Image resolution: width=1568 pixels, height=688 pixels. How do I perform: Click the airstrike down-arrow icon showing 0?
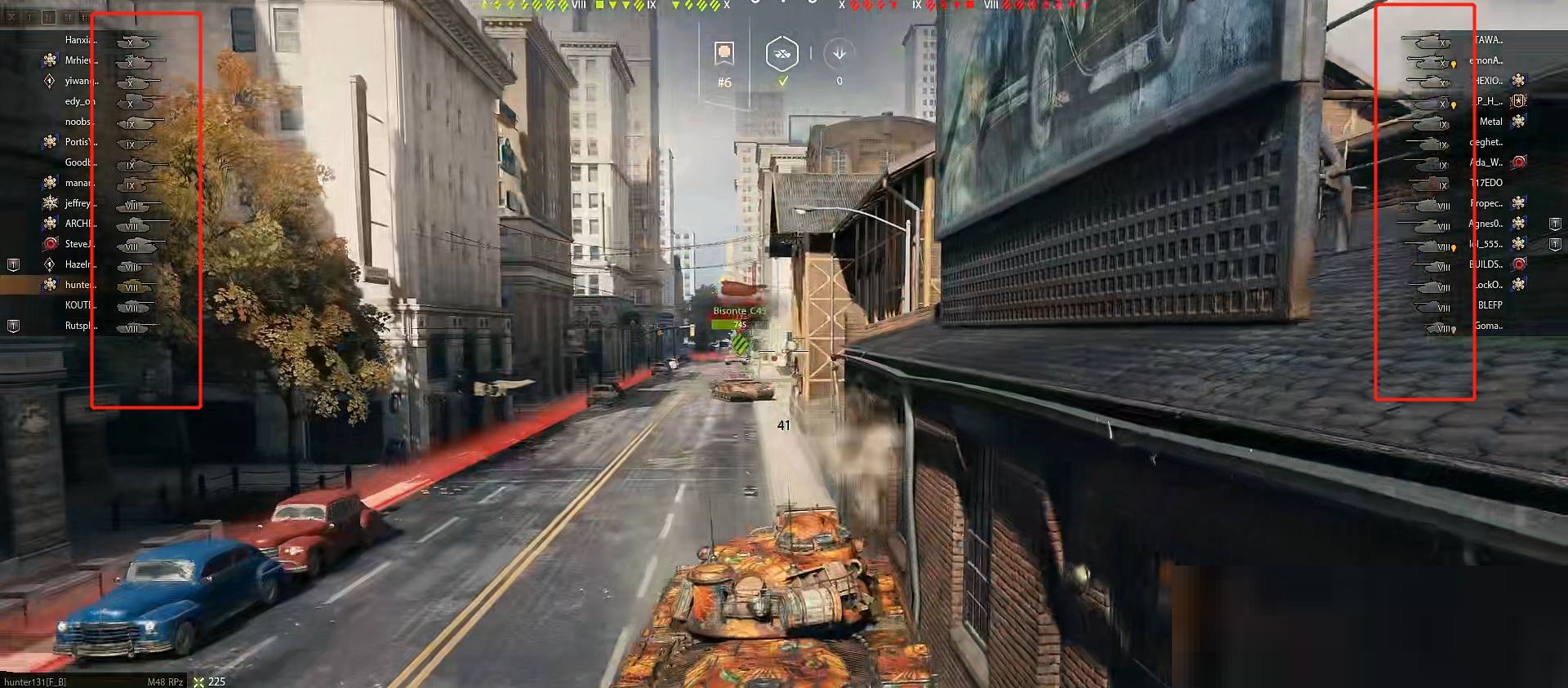pos(838,54)
